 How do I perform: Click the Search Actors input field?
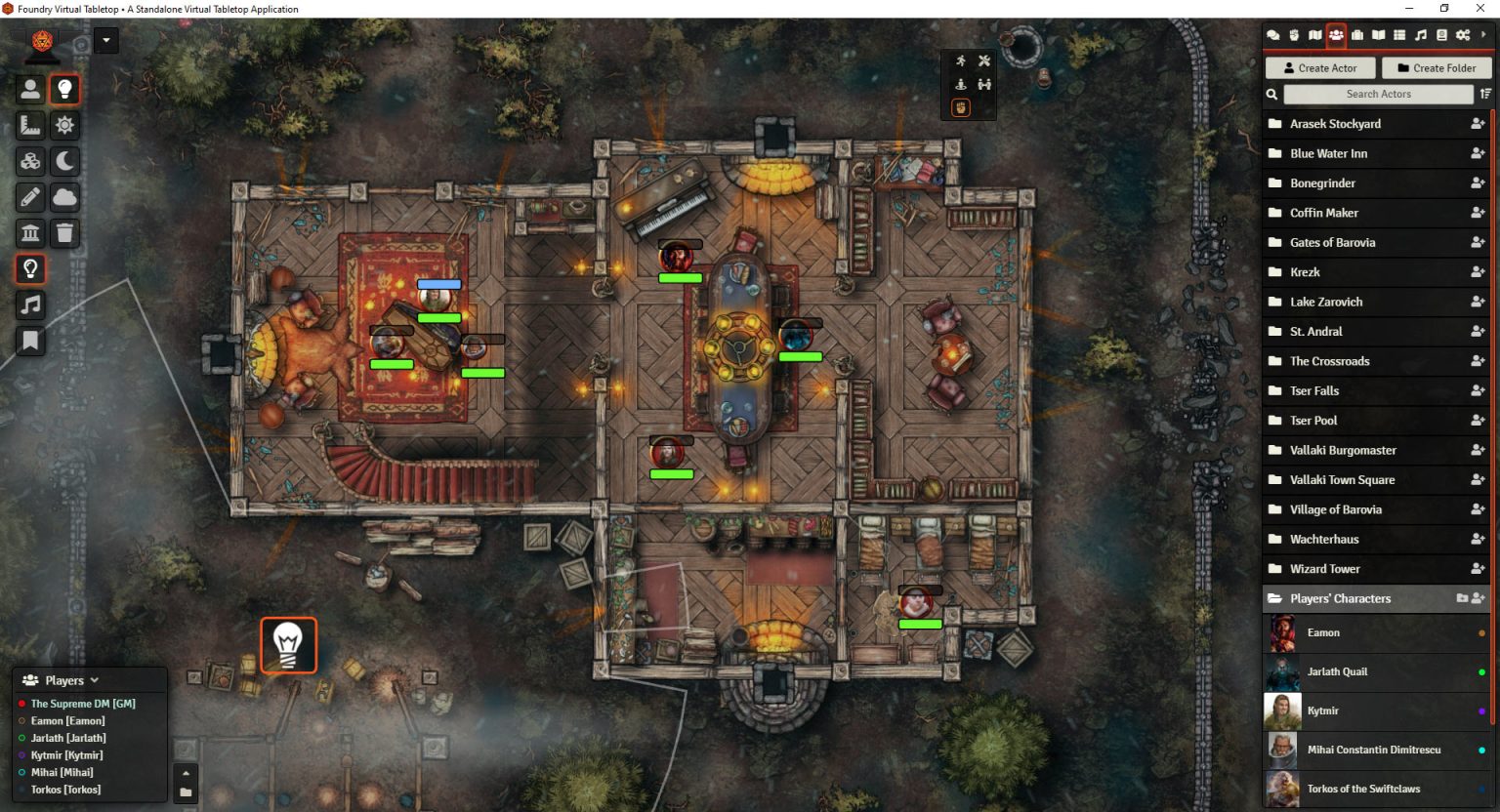pos(1379,94)
